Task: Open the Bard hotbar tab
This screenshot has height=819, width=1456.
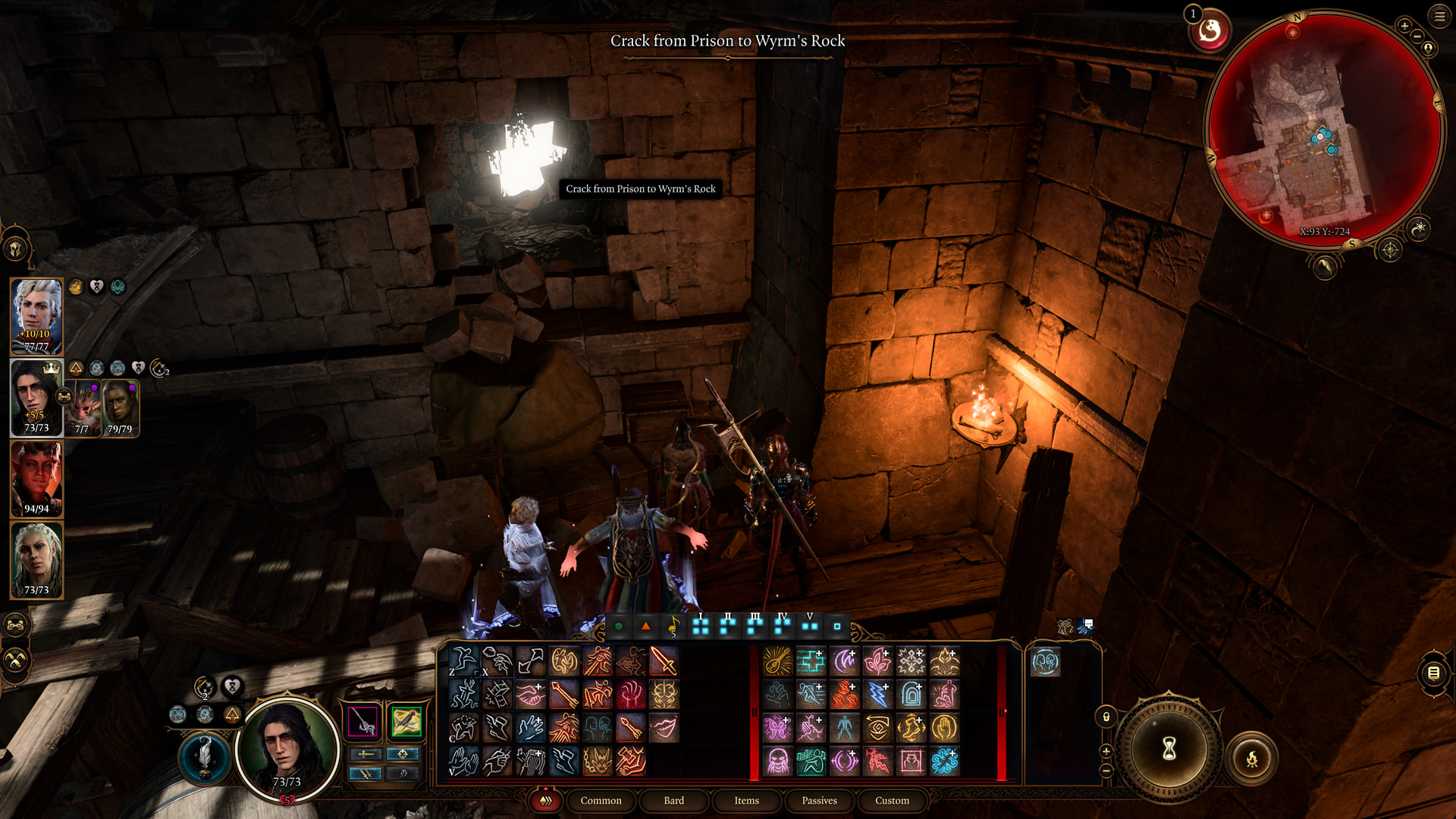Action: point(673,801)
